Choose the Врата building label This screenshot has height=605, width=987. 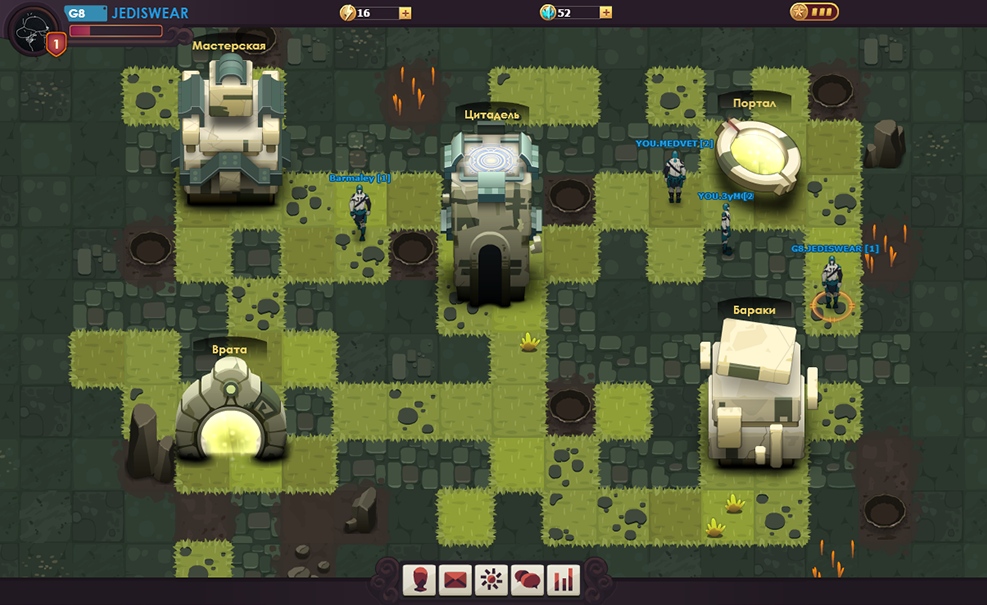tap(229, 350)
